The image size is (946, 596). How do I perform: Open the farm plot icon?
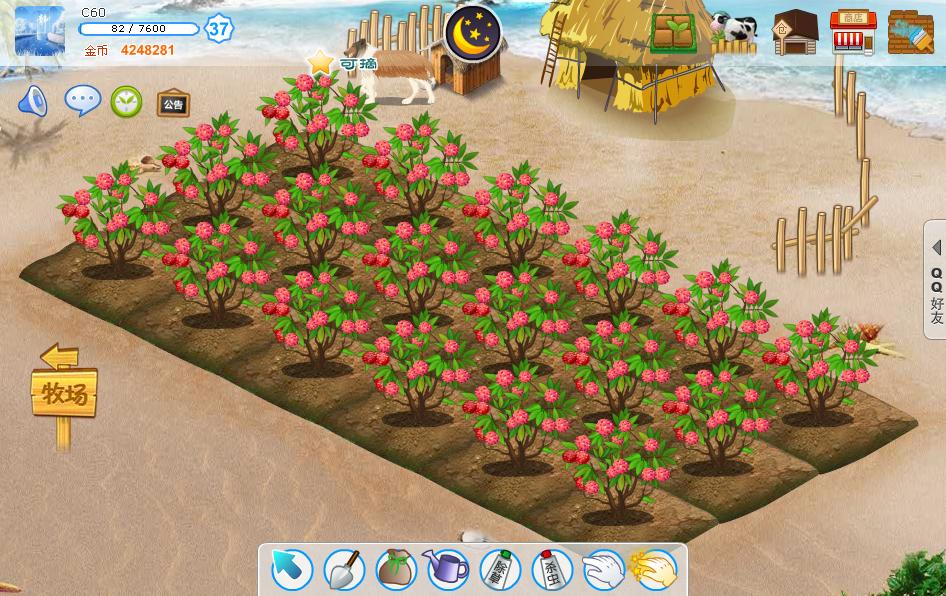pyautogui.click(x=674, y=32)
